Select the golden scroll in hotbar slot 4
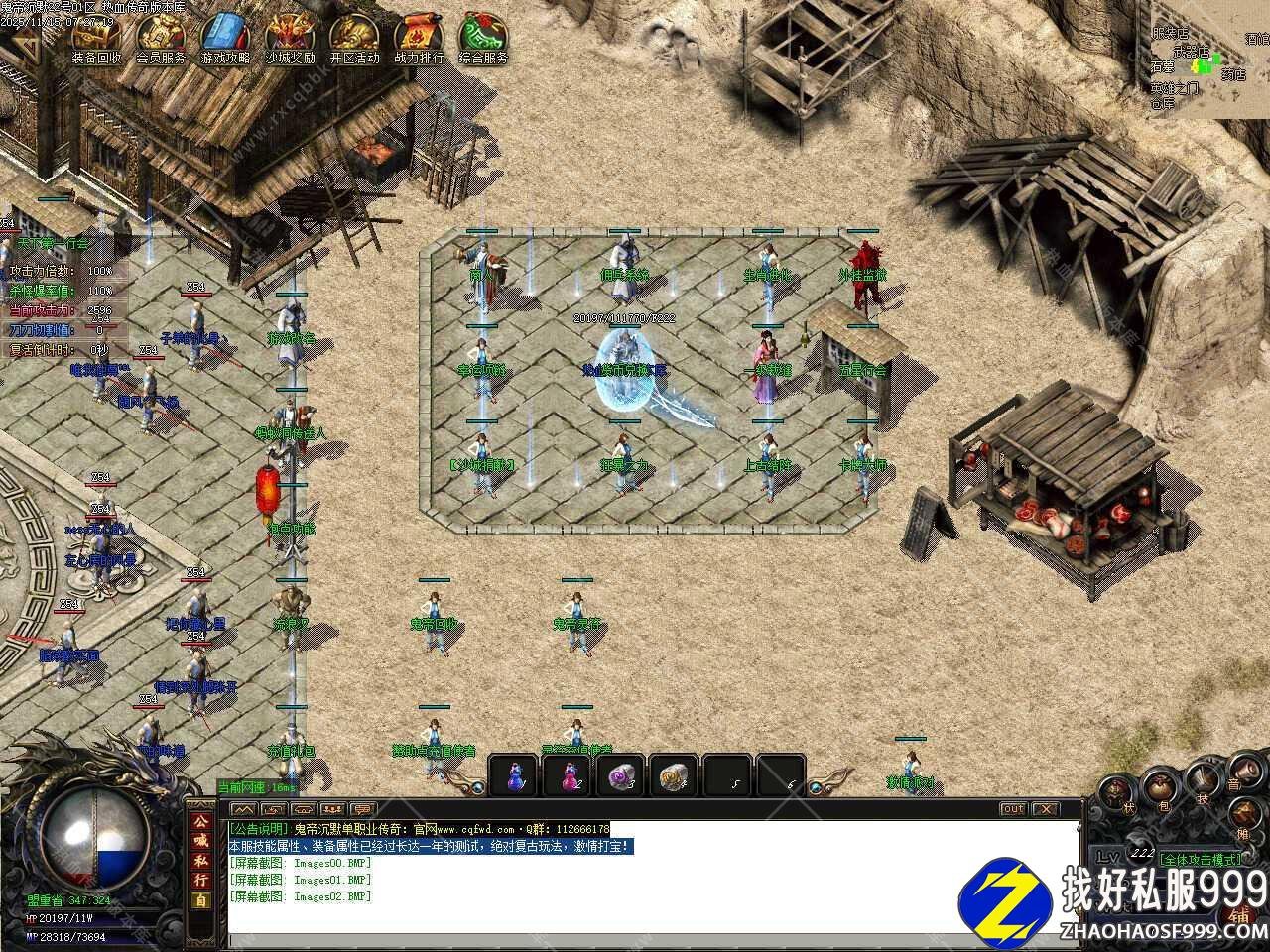The width and height of the screenshot is (1270, 952). point(677,775)
